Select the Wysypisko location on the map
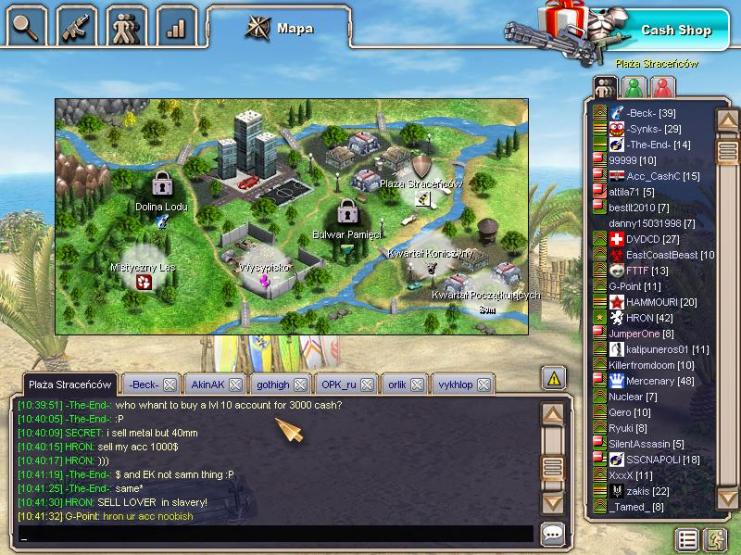Screen dimensions: 741x555 pos(265,268)
